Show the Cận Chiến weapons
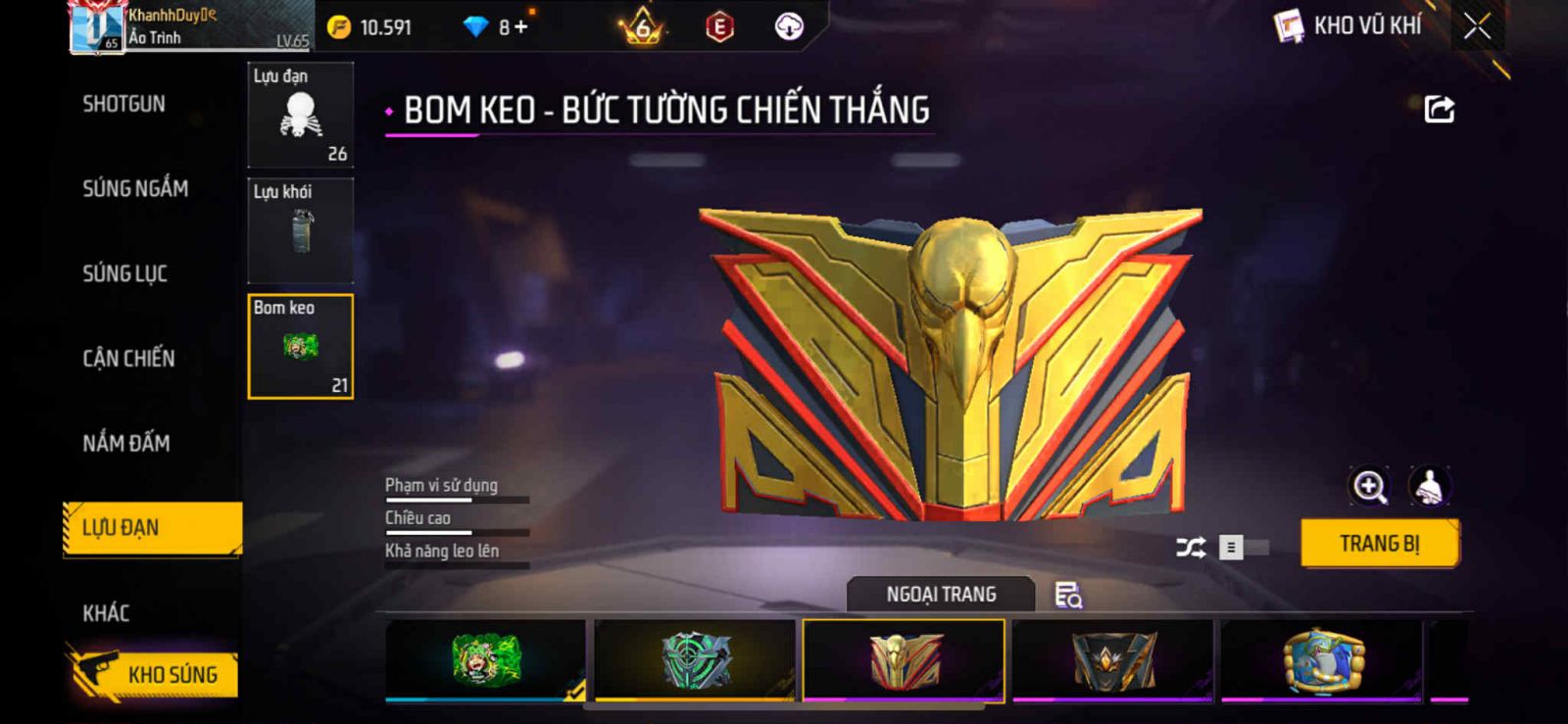 click(x=128, y=359)
